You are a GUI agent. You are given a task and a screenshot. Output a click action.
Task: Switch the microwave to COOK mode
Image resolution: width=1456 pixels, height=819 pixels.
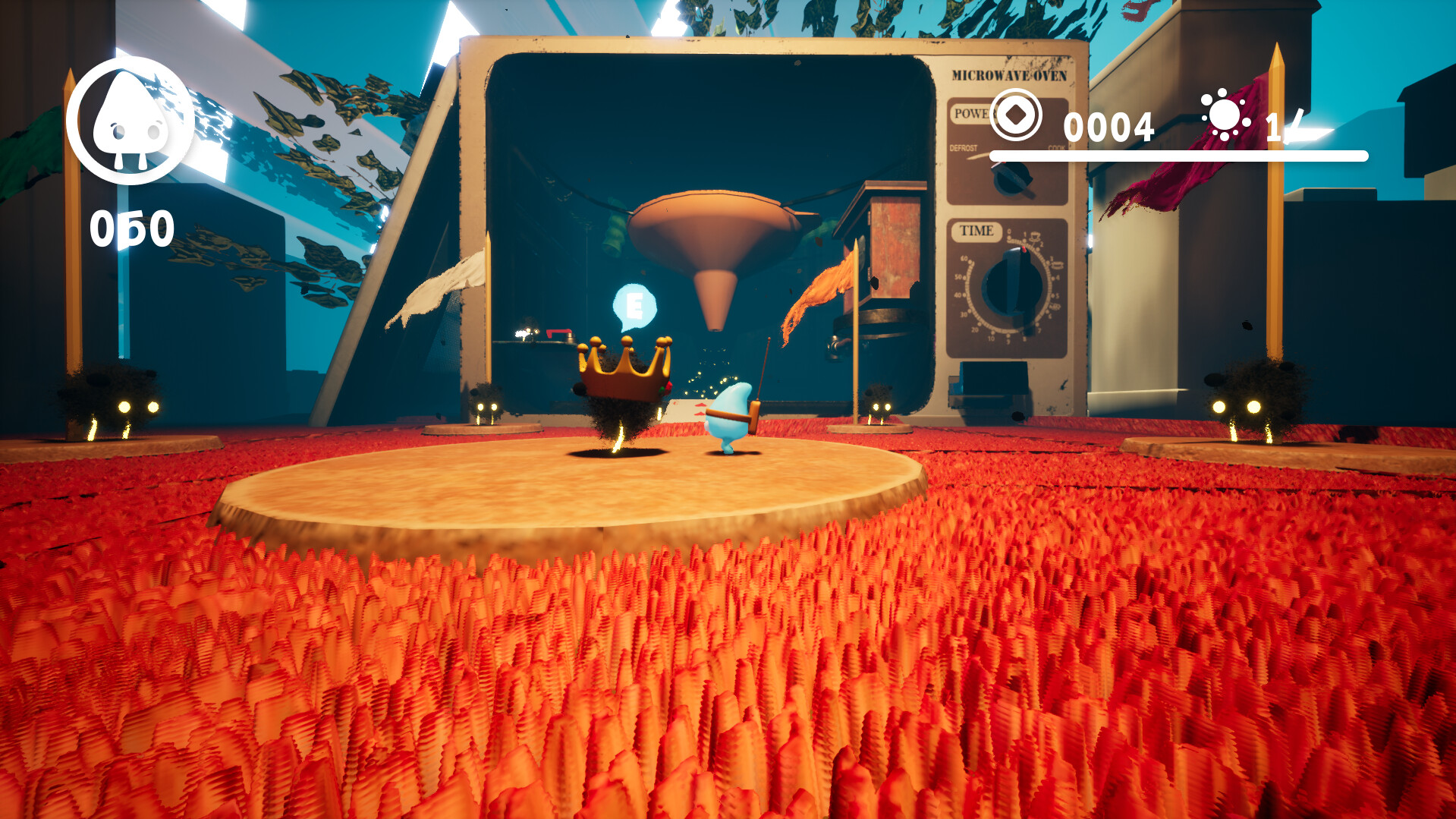pos(1056,149)
